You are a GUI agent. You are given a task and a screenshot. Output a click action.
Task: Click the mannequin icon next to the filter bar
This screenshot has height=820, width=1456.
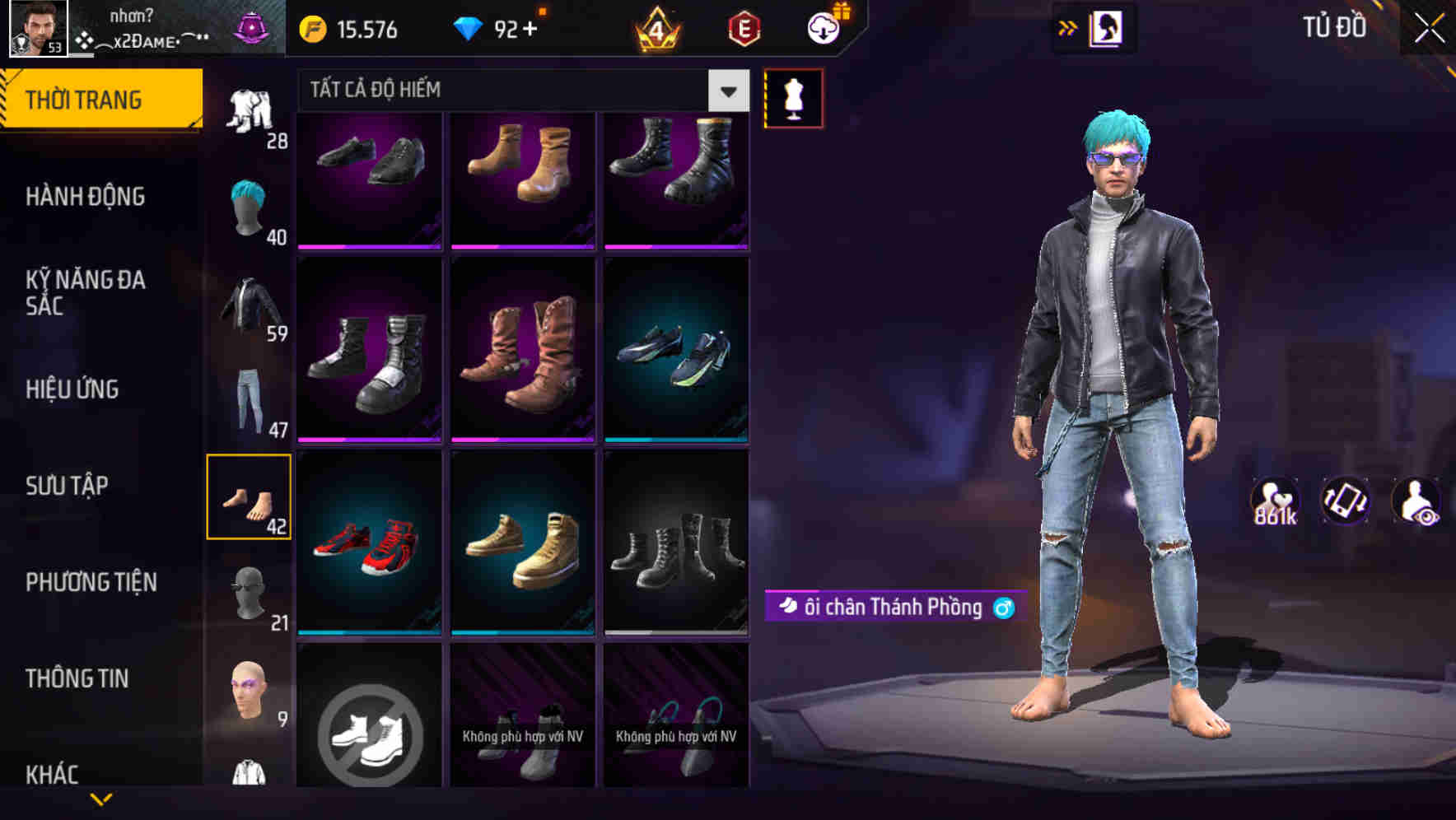point(792,97)
